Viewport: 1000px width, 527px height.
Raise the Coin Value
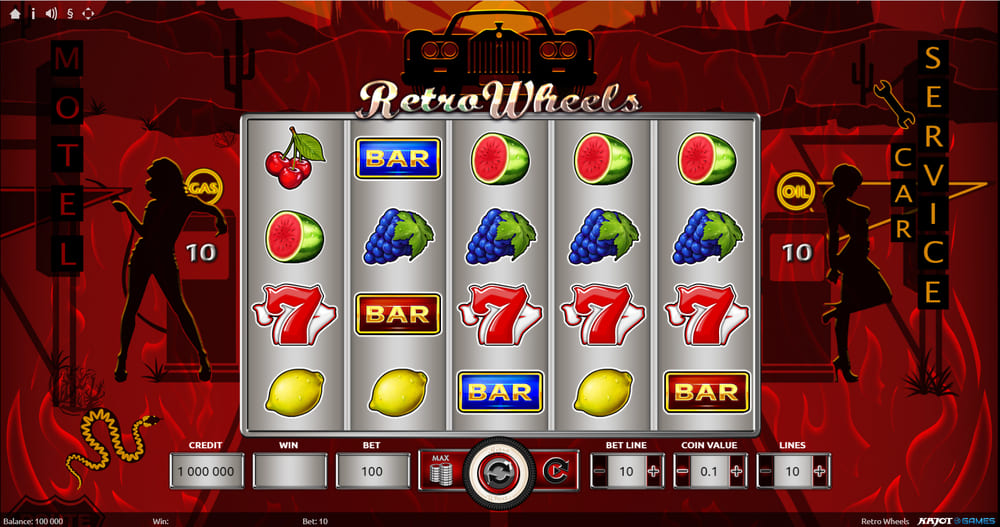[737, 470]
